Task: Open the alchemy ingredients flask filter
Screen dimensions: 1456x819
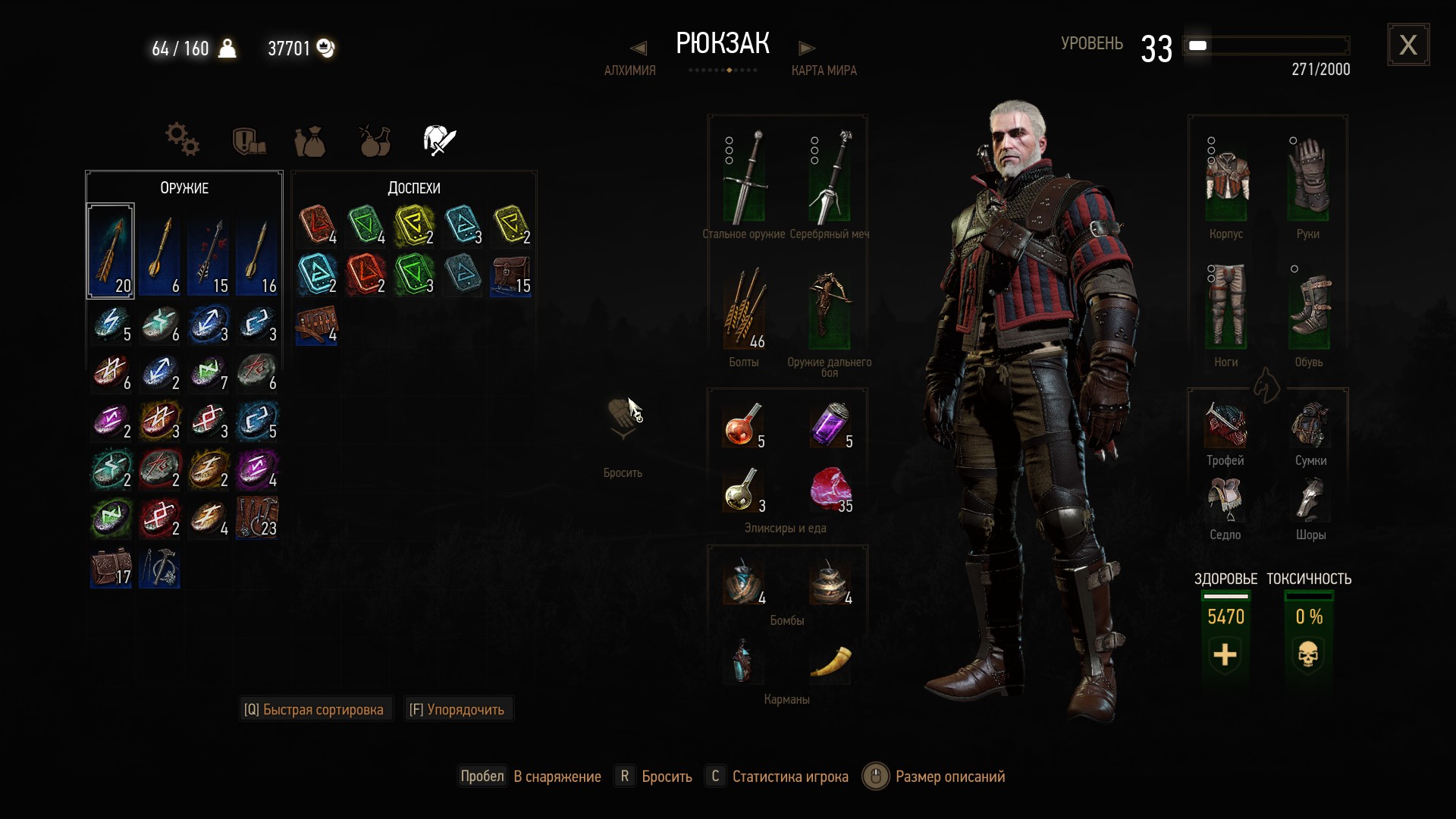Action: coord(375,140)
